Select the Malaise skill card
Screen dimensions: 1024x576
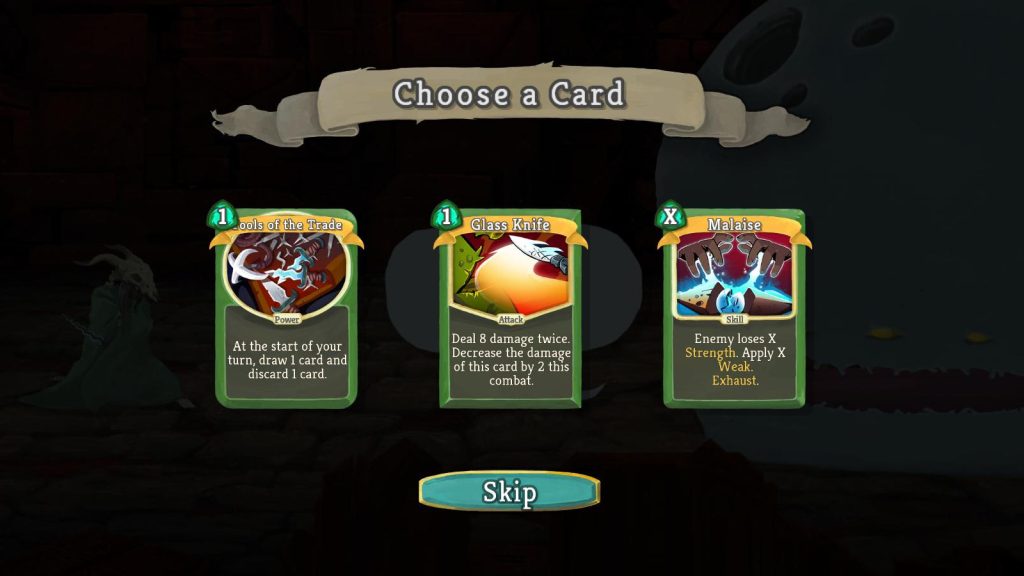tap(734, 308)
